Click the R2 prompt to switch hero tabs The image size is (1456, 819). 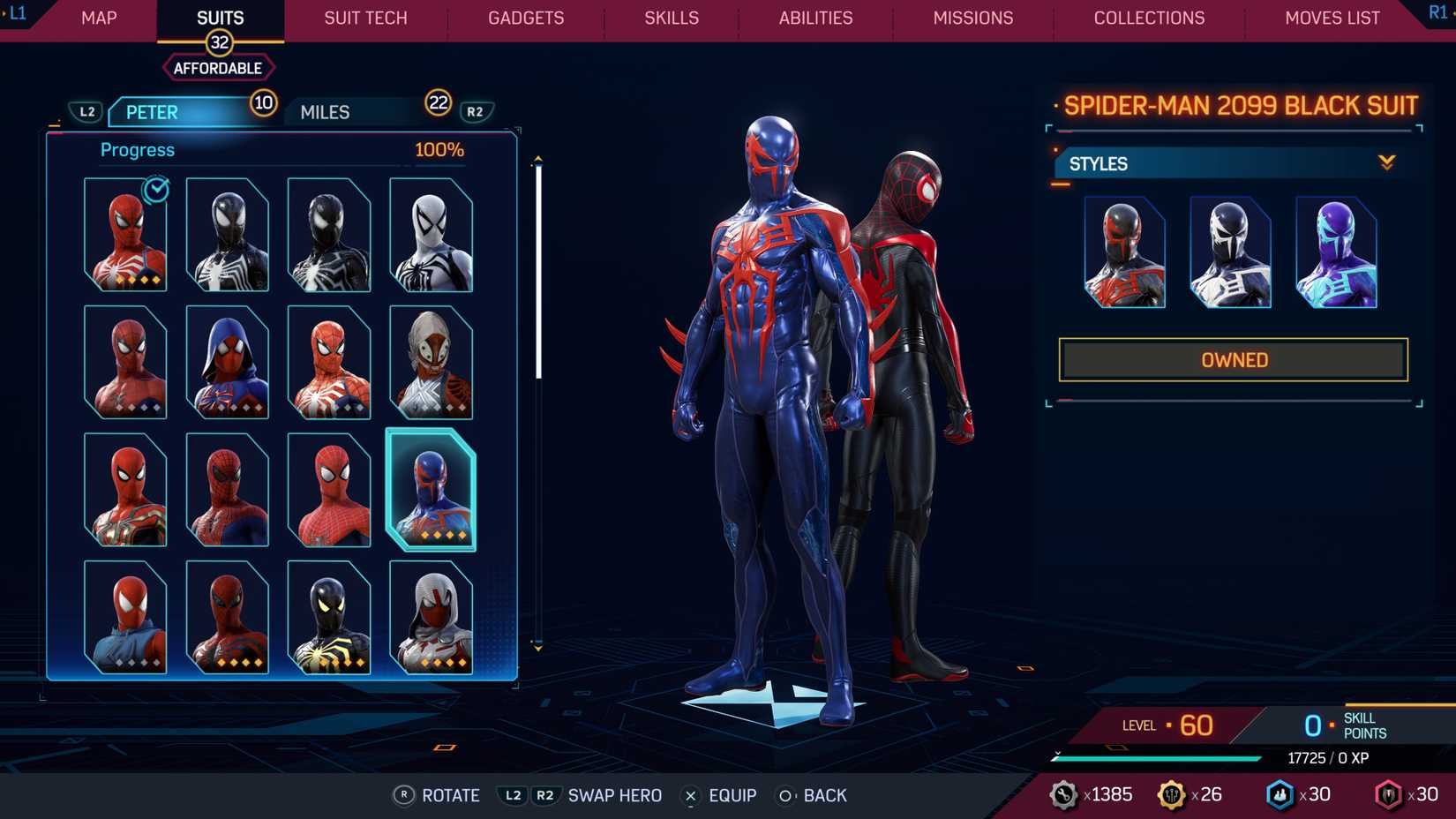(475, 111)
